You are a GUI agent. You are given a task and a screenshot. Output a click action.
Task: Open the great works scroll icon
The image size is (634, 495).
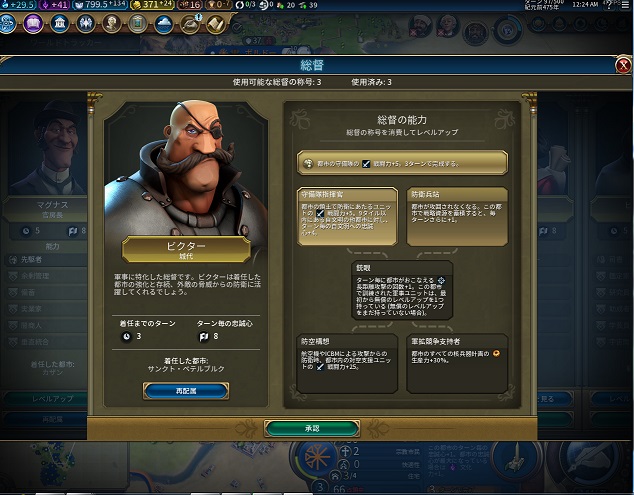[x=215, y=23]
